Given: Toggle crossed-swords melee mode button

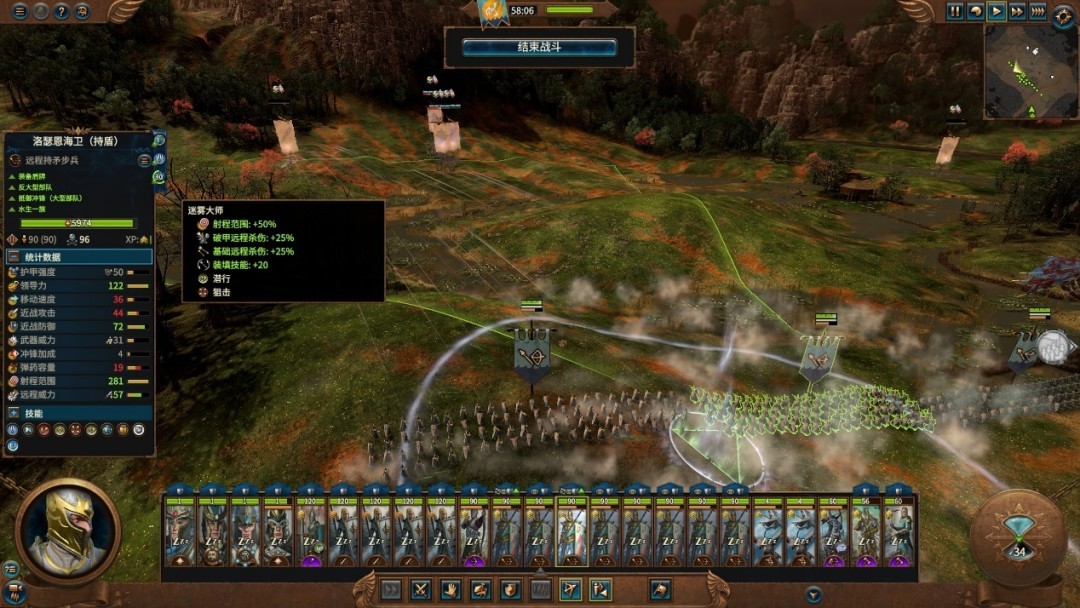Looking at the screenshot, I should coord(421,590).
